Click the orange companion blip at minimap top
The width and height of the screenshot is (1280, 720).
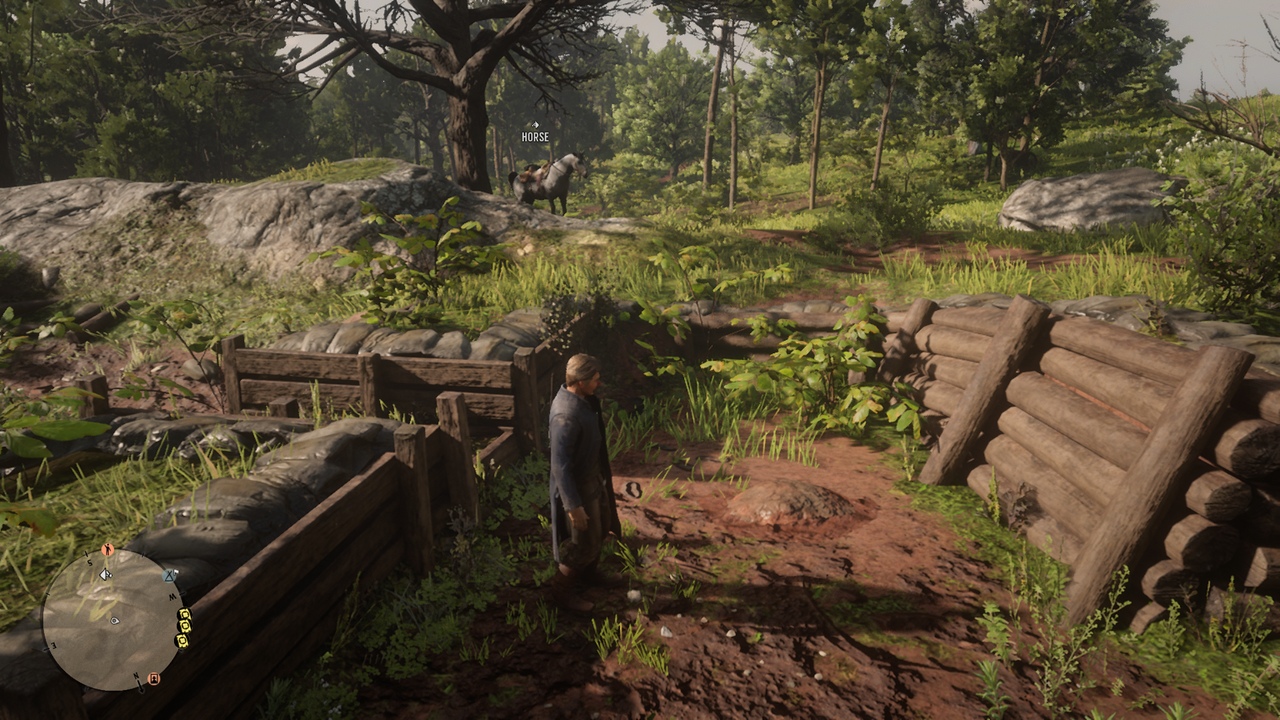pos(108,550)
